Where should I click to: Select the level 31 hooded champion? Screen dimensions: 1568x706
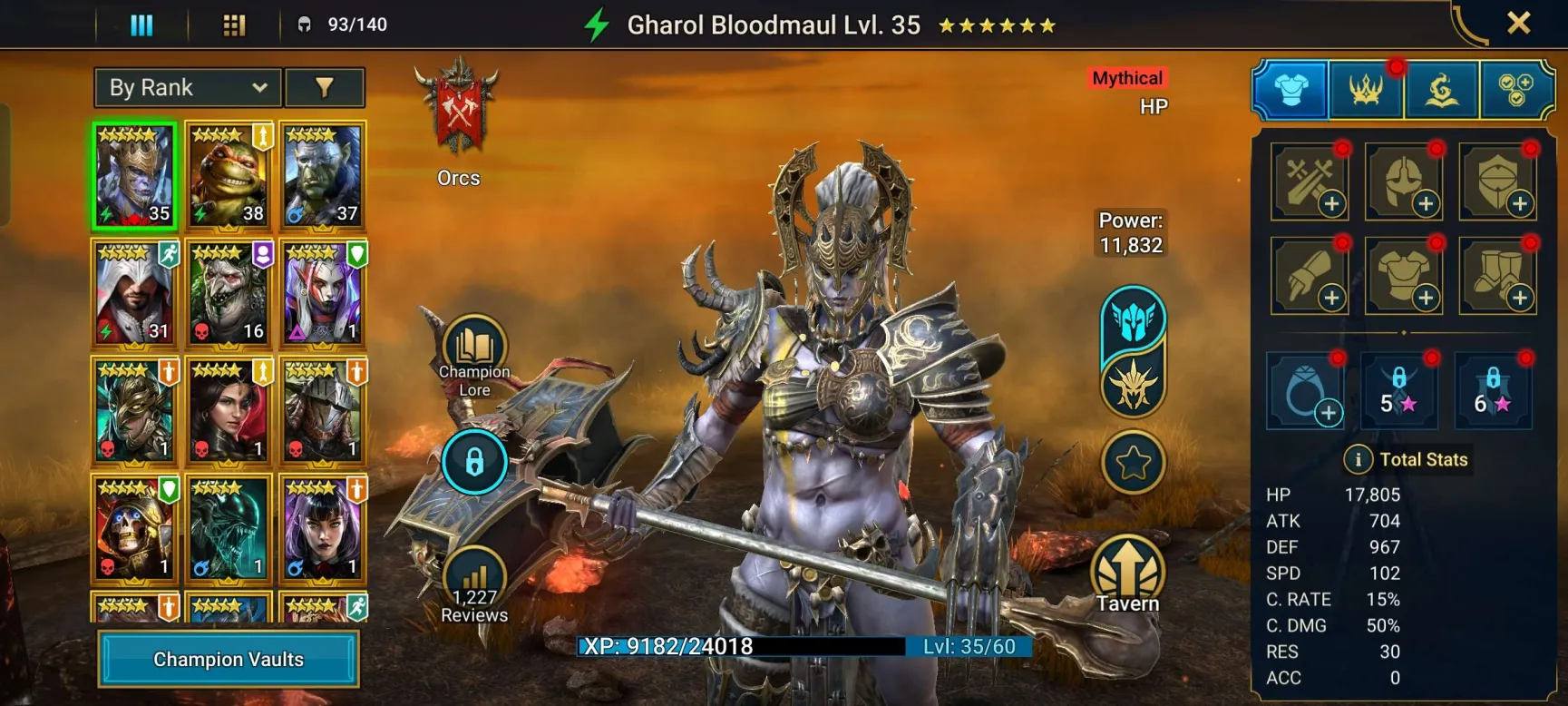[134, 293]
